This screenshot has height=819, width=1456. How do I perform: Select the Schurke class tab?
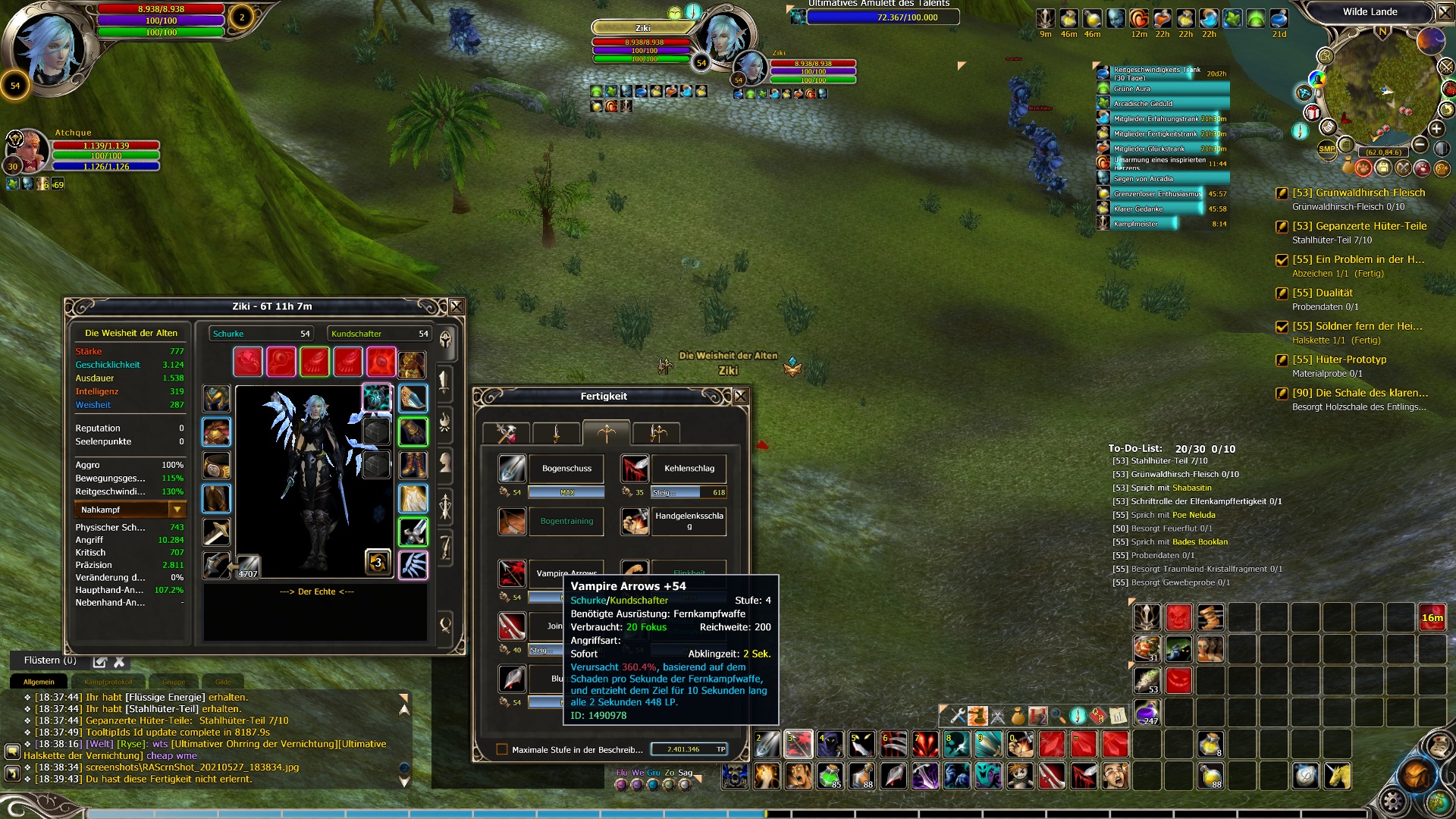click(x=260, y=334)
